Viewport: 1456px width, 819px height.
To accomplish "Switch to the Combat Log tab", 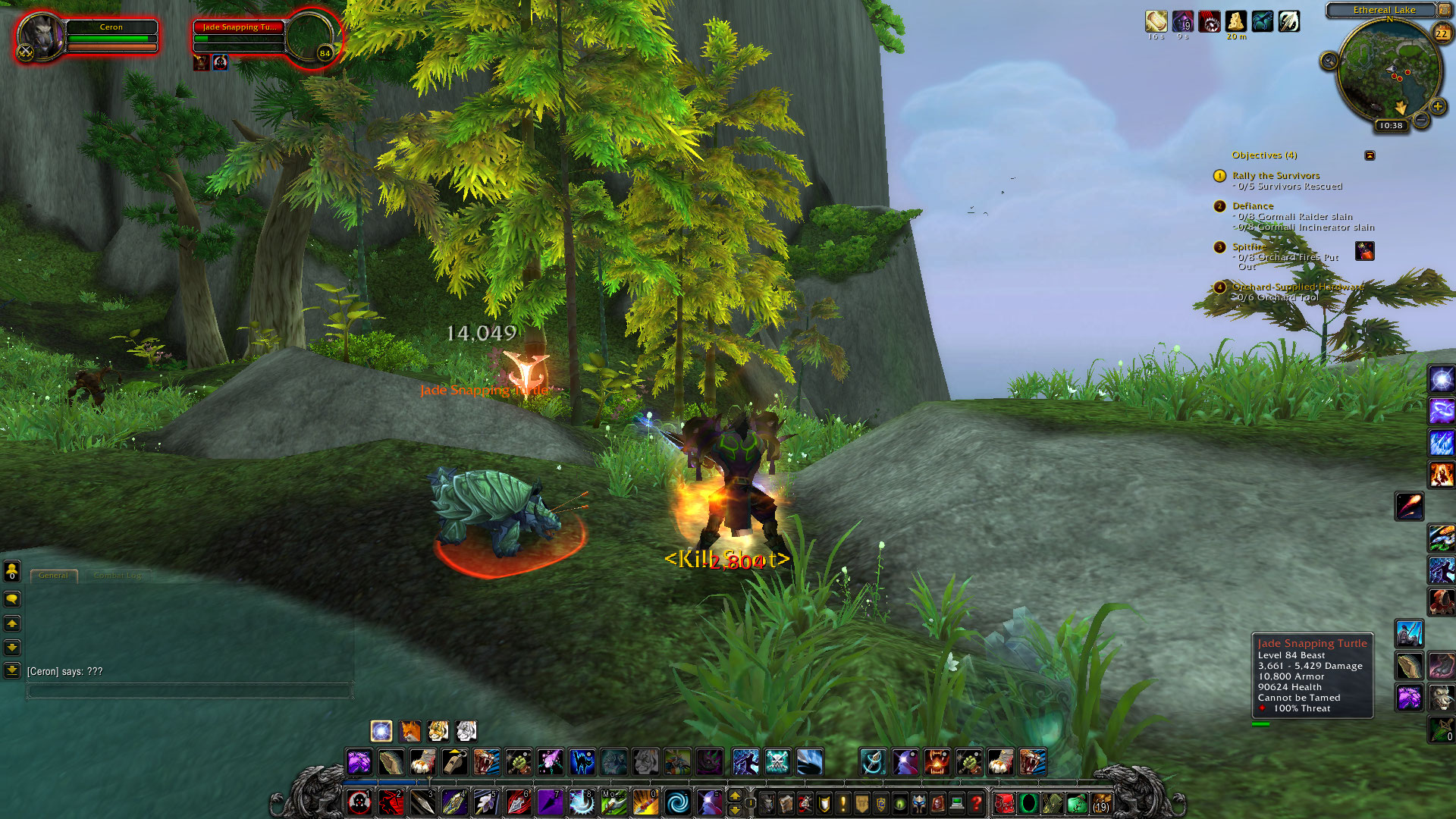I will (x=117, y=576).
